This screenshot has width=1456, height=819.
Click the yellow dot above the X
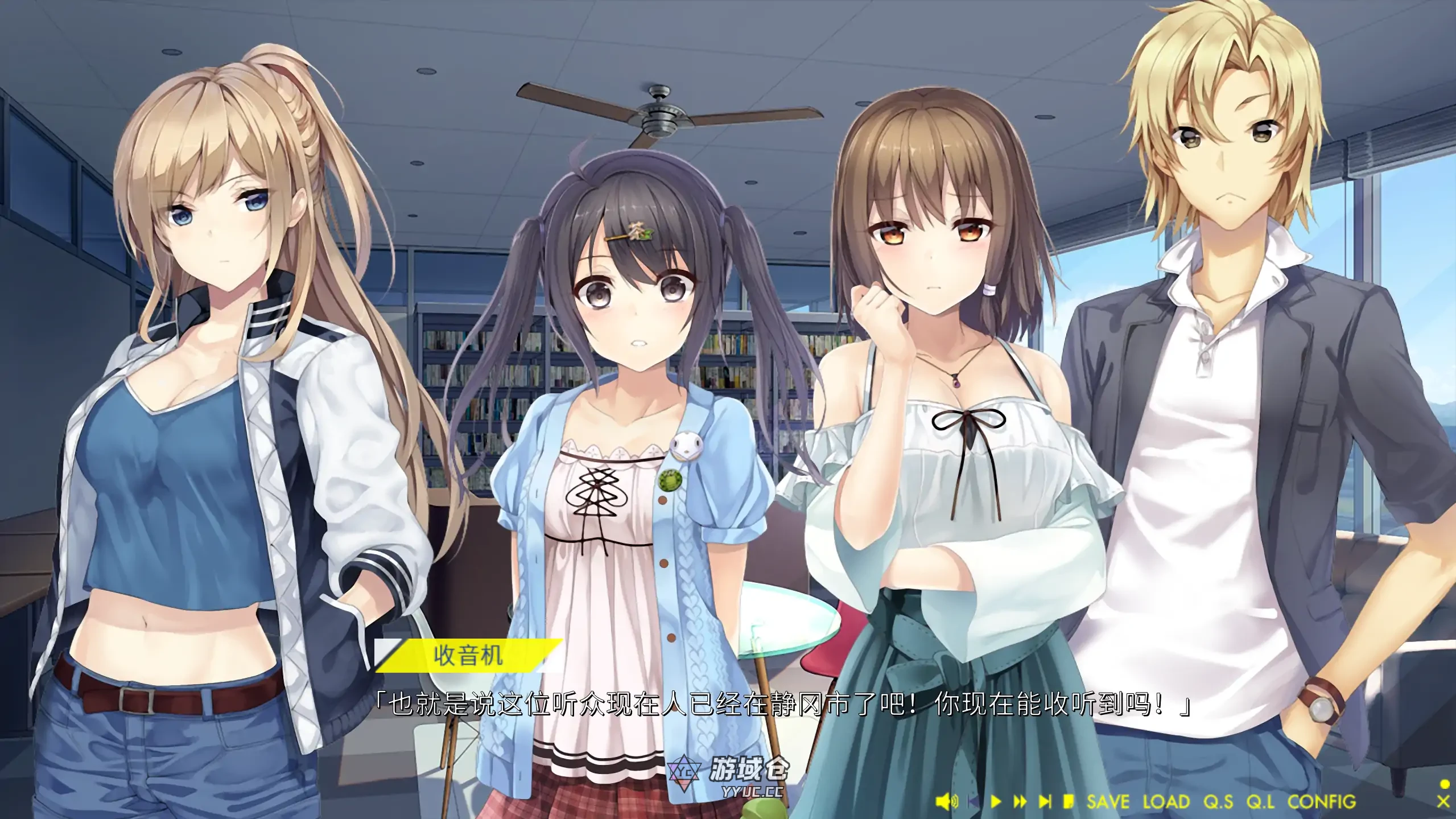pyautogui.click(x=1443, y=784)
